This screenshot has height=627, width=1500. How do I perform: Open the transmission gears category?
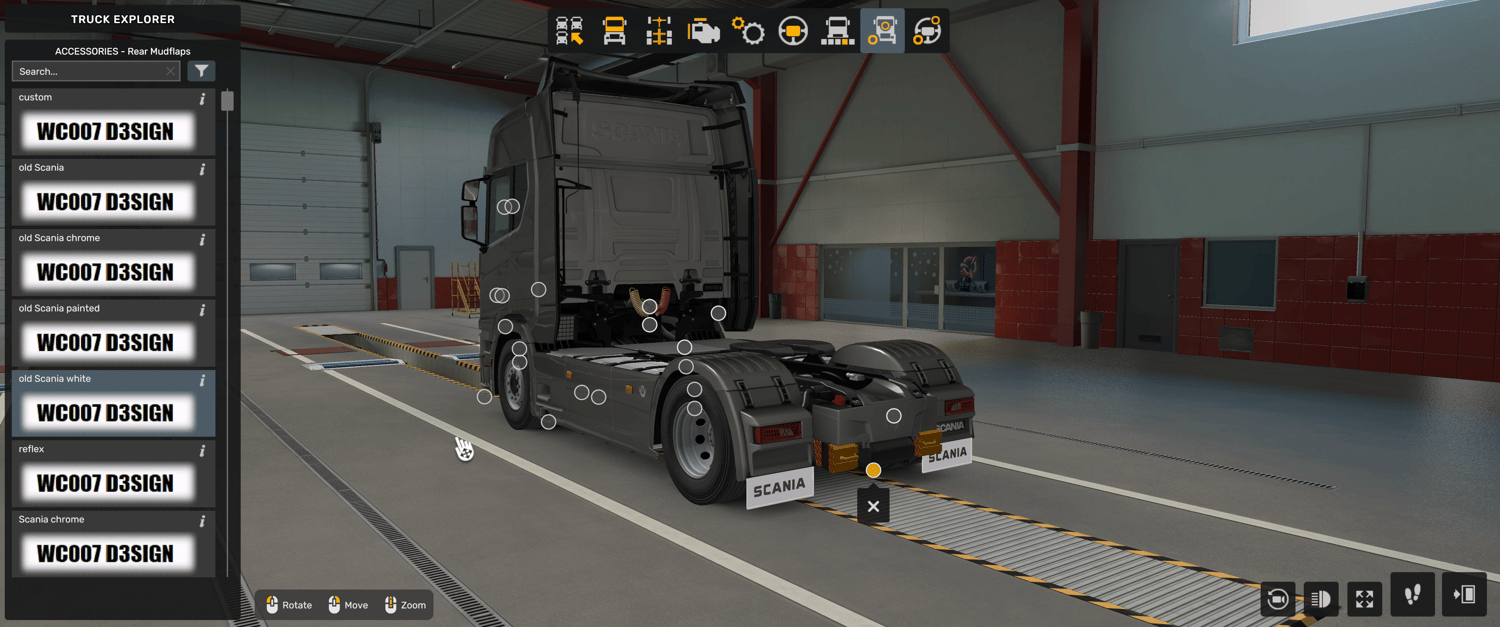748,31
